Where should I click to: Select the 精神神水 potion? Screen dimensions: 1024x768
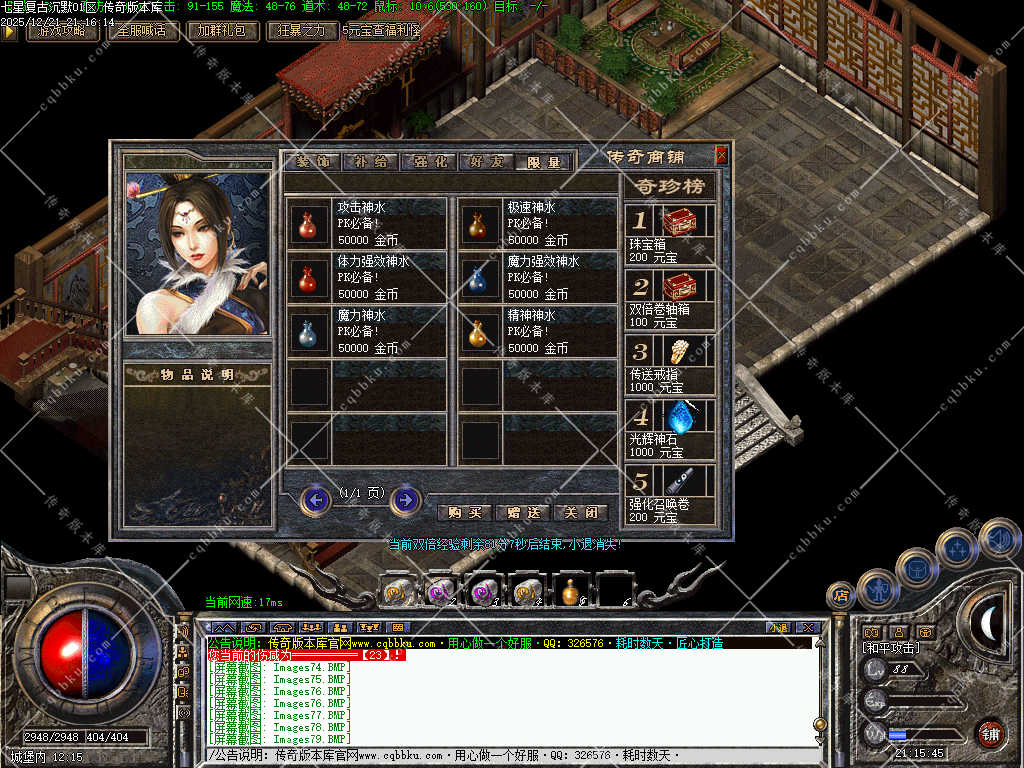[x=478, y=332]
